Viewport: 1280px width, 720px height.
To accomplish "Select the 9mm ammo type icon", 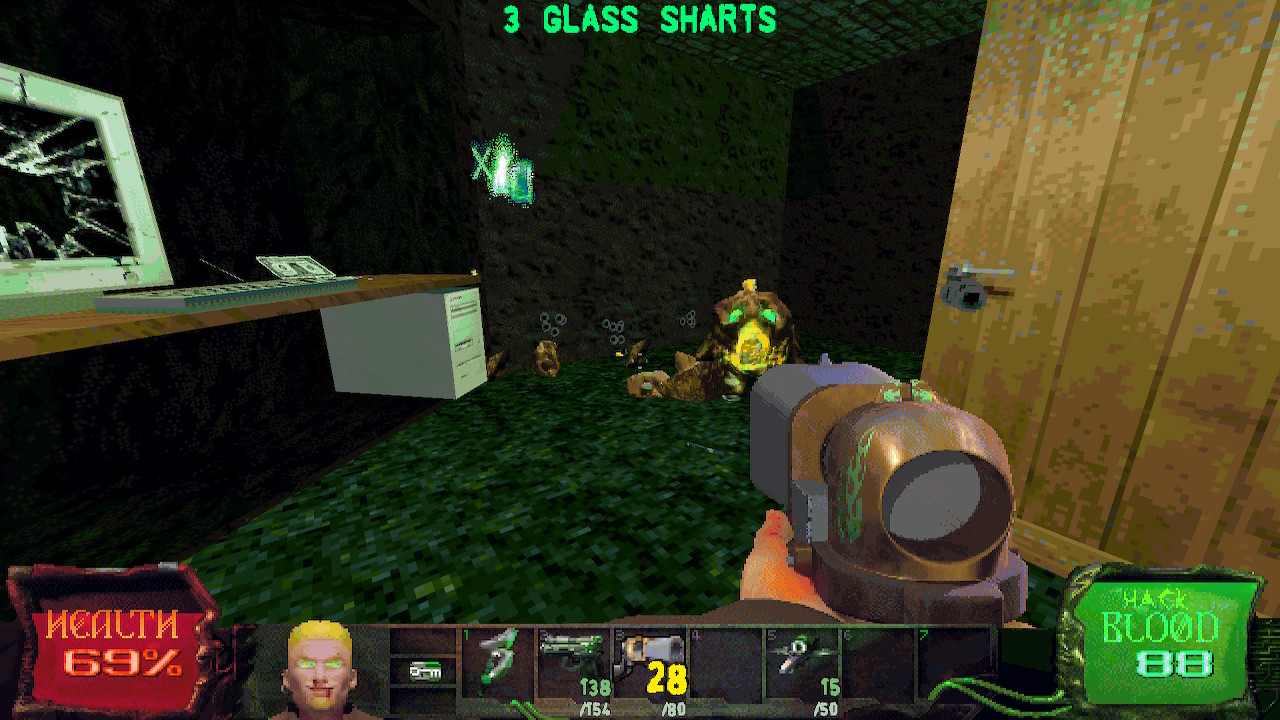I will click(424, 671).
